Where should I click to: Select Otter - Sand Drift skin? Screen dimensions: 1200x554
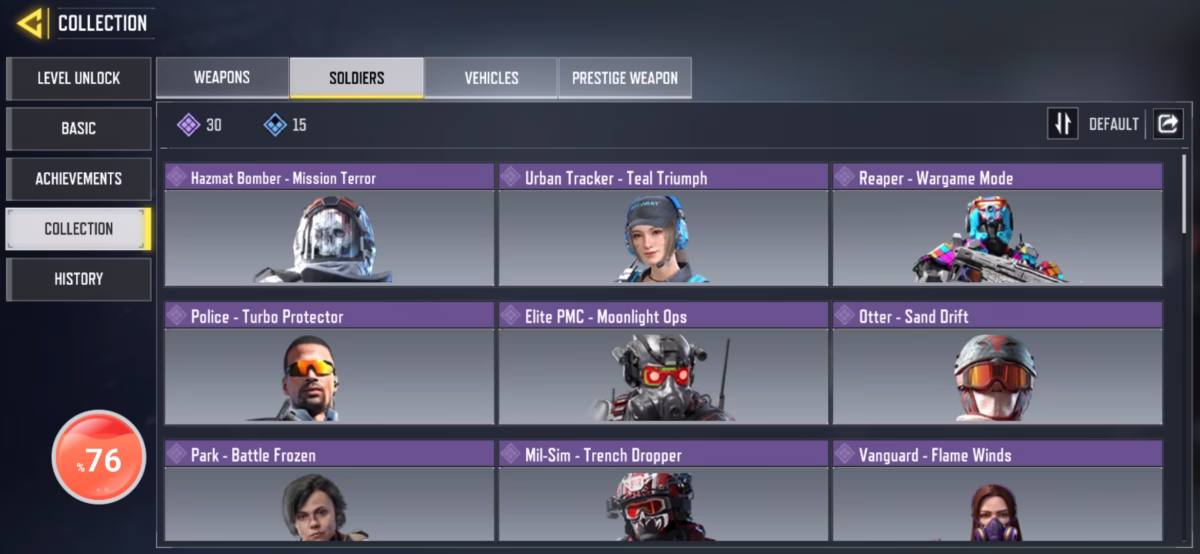(x=997, y=363)
